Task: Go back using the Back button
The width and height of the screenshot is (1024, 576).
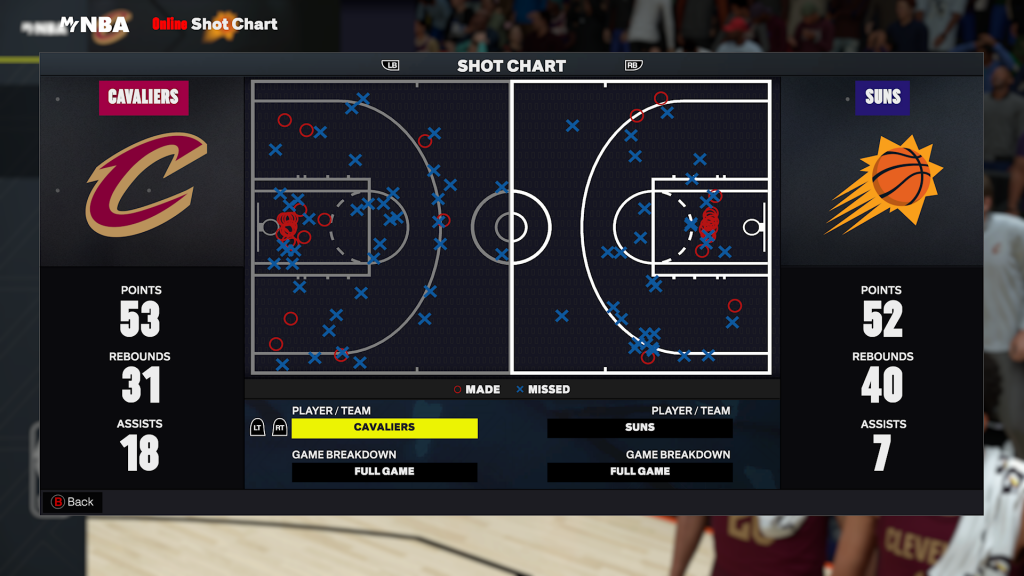Action: [x=72, y=502]
